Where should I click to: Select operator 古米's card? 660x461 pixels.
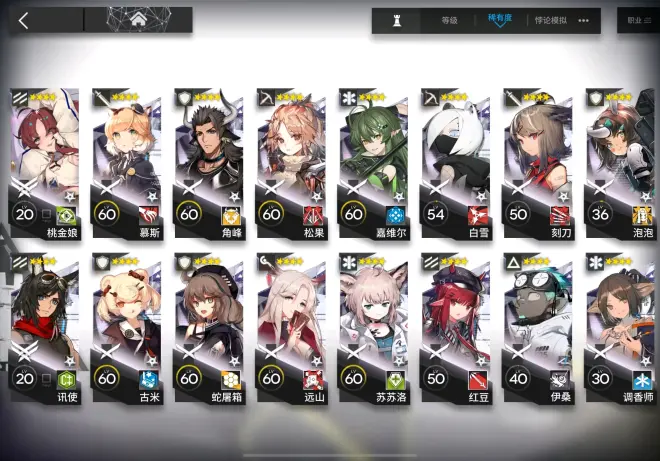click(x=127, y=320)
